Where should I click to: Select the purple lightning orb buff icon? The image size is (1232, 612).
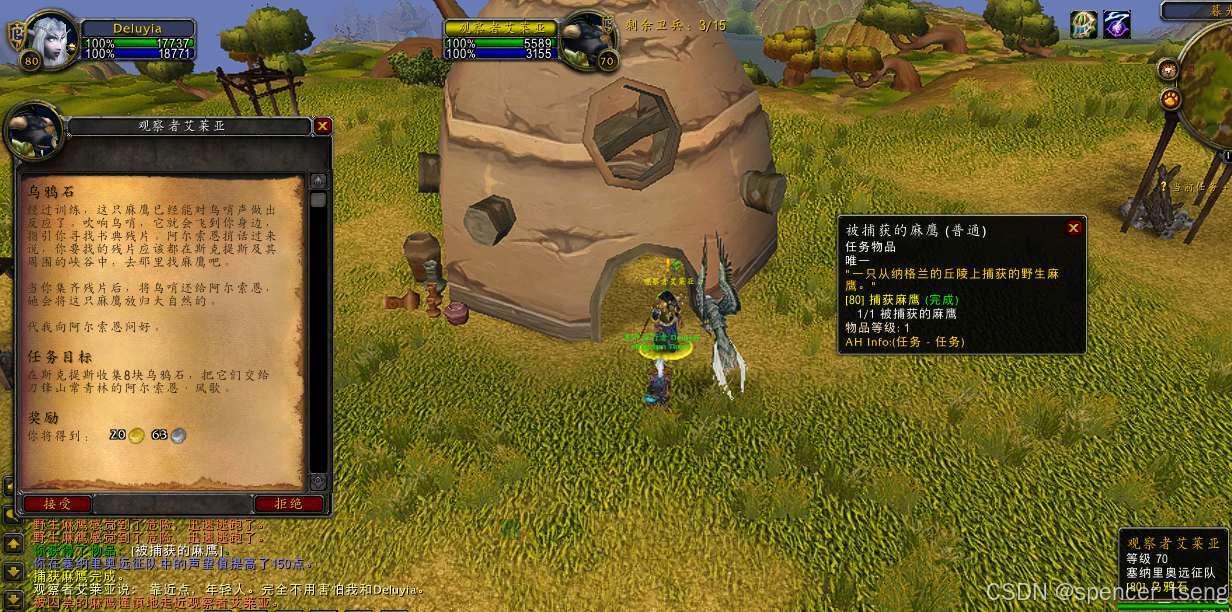[x=1117, y=25]
